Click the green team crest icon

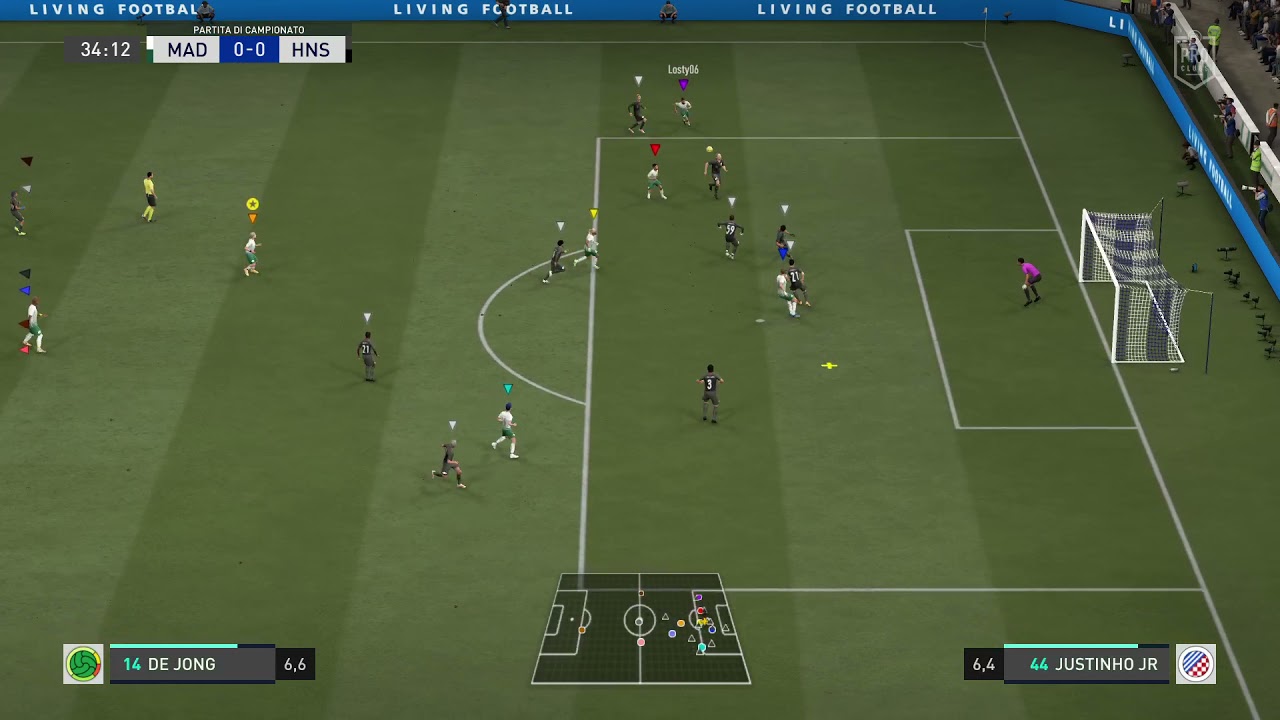click(83, 664)
